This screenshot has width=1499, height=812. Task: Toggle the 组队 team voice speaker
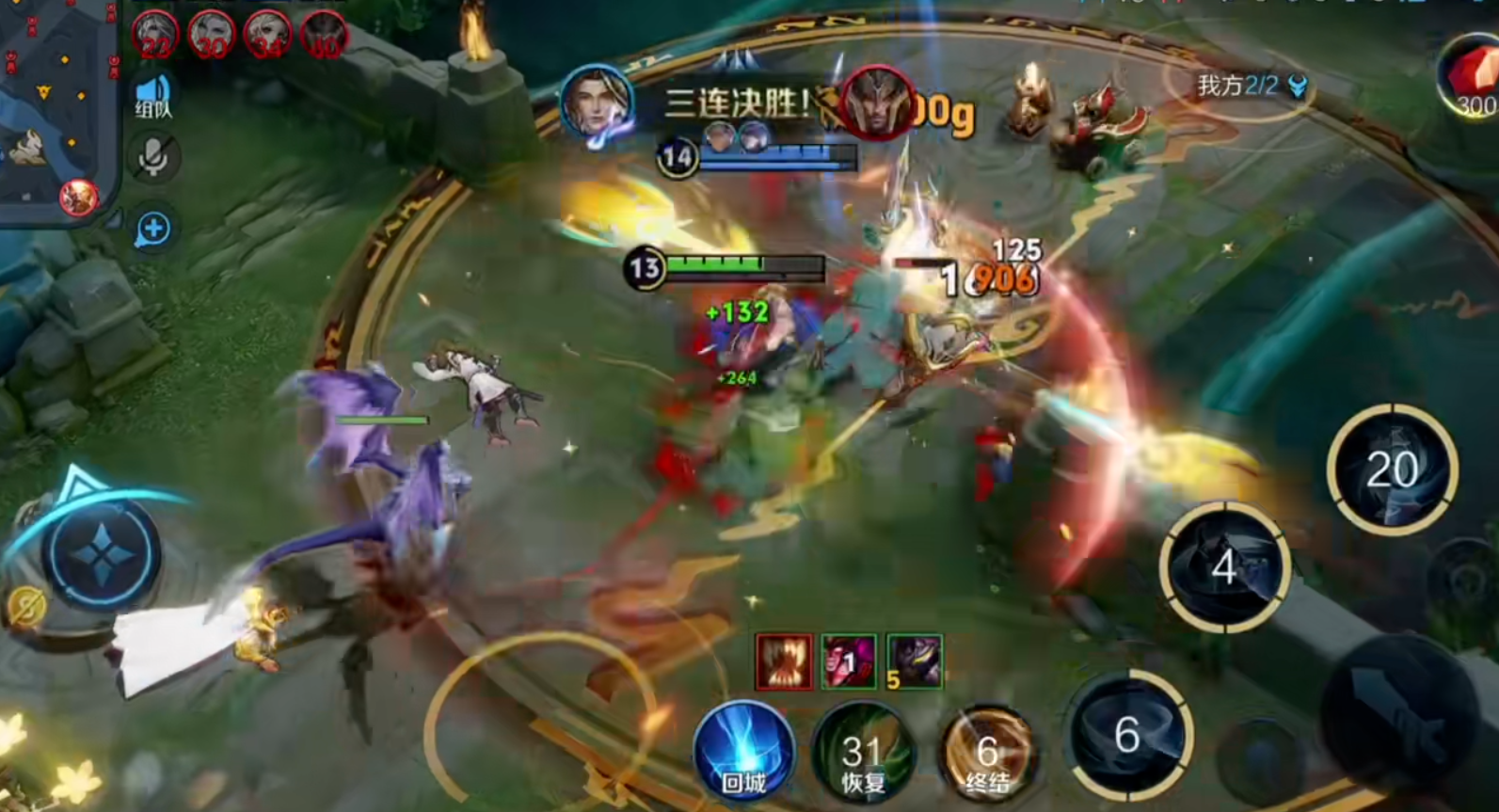point(152,95)
